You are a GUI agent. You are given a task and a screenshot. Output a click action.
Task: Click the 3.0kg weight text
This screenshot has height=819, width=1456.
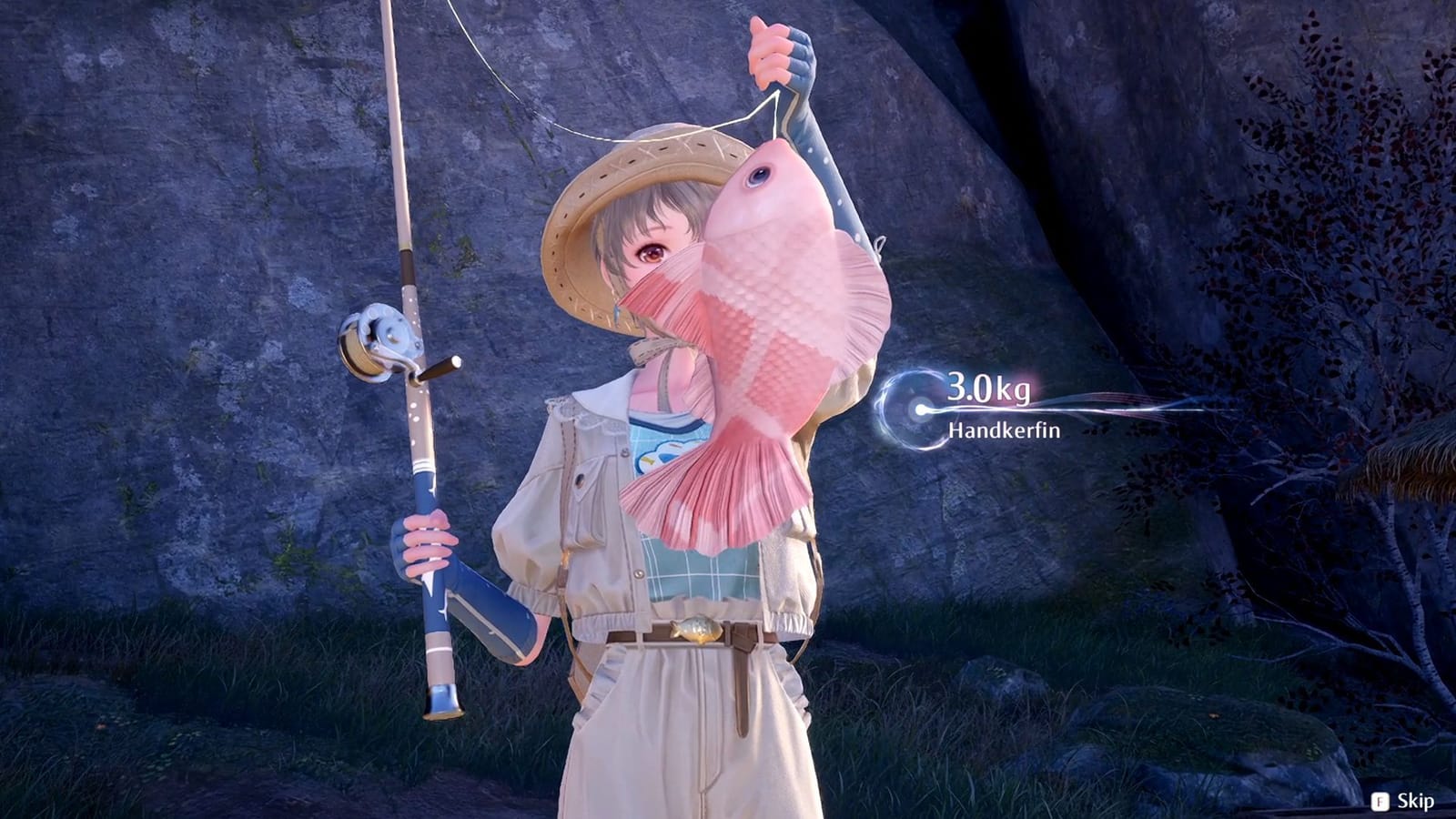[989, 390]
